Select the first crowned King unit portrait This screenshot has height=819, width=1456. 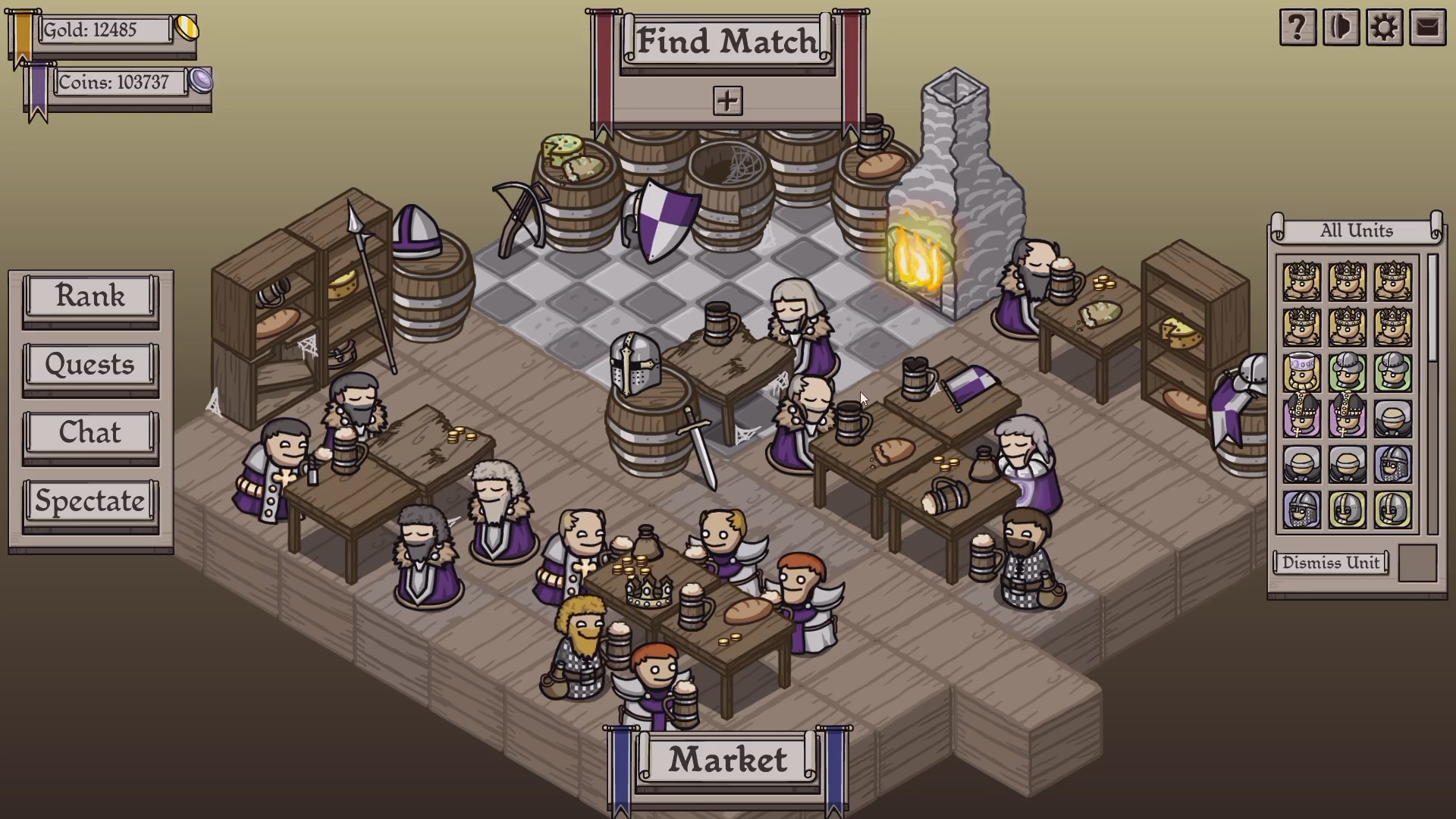click(x=1301, y=282)
